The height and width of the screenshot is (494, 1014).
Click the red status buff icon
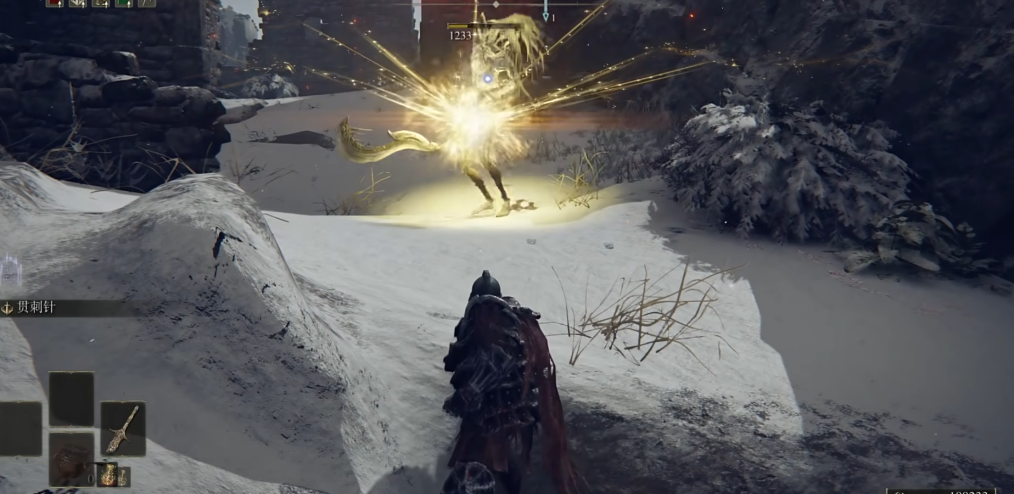coord(55,3)
